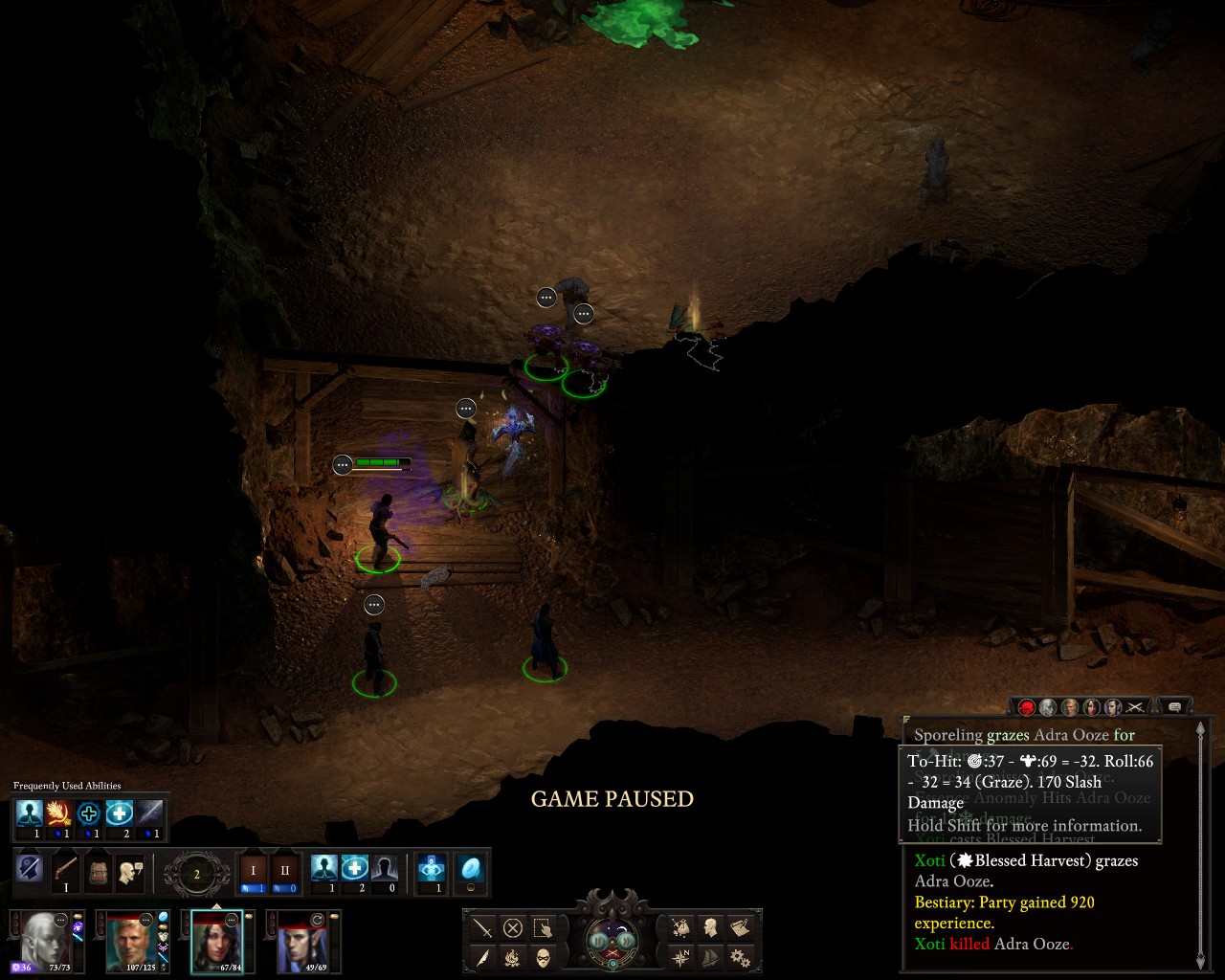Viewport: 1225px width, 980px height.
Task: Open options with the gears button
Action: (740, 957)
